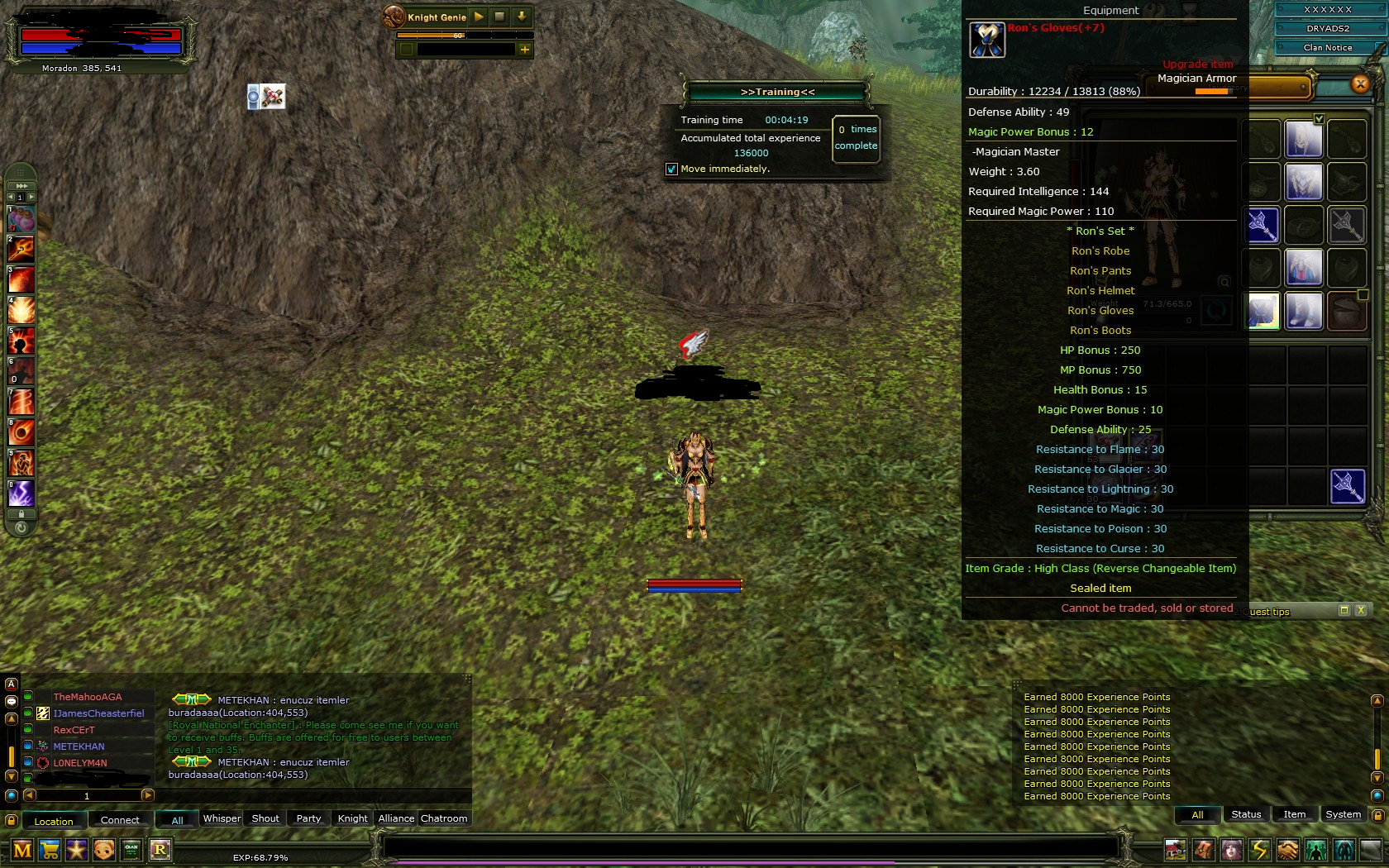This screenshot has height=868, width=1389.
Task: Open trade via the handshake icon
Action: pyautogui.click(x=1287, y=850)
